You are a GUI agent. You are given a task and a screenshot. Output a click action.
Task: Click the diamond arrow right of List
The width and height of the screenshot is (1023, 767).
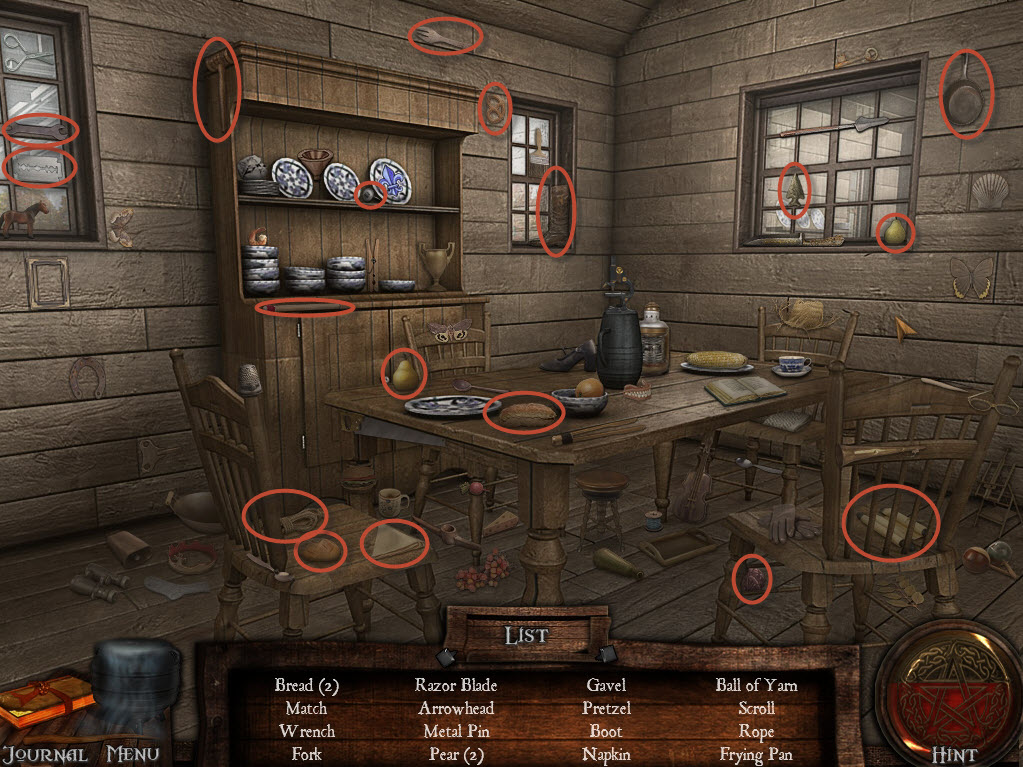click(607, 655)
